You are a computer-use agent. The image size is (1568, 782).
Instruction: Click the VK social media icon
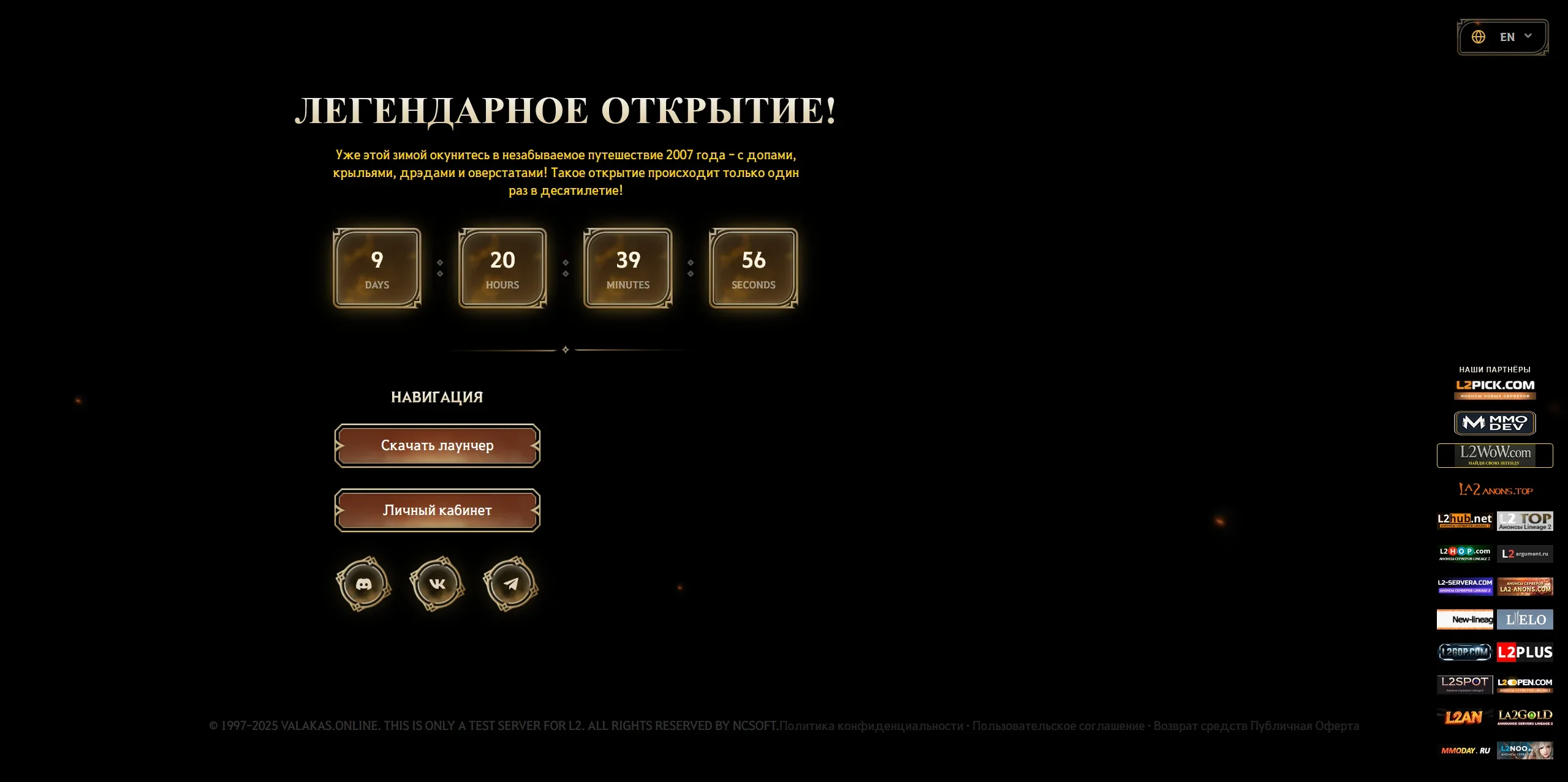437,583
